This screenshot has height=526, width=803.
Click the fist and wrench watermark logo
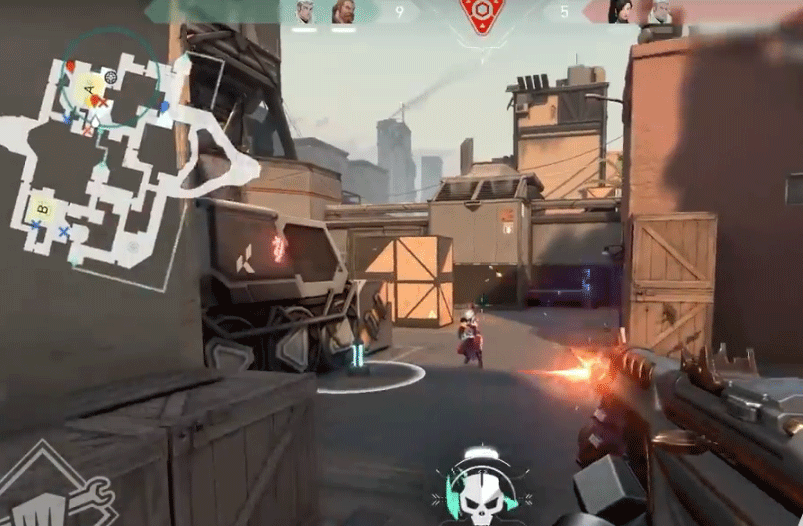50,490
